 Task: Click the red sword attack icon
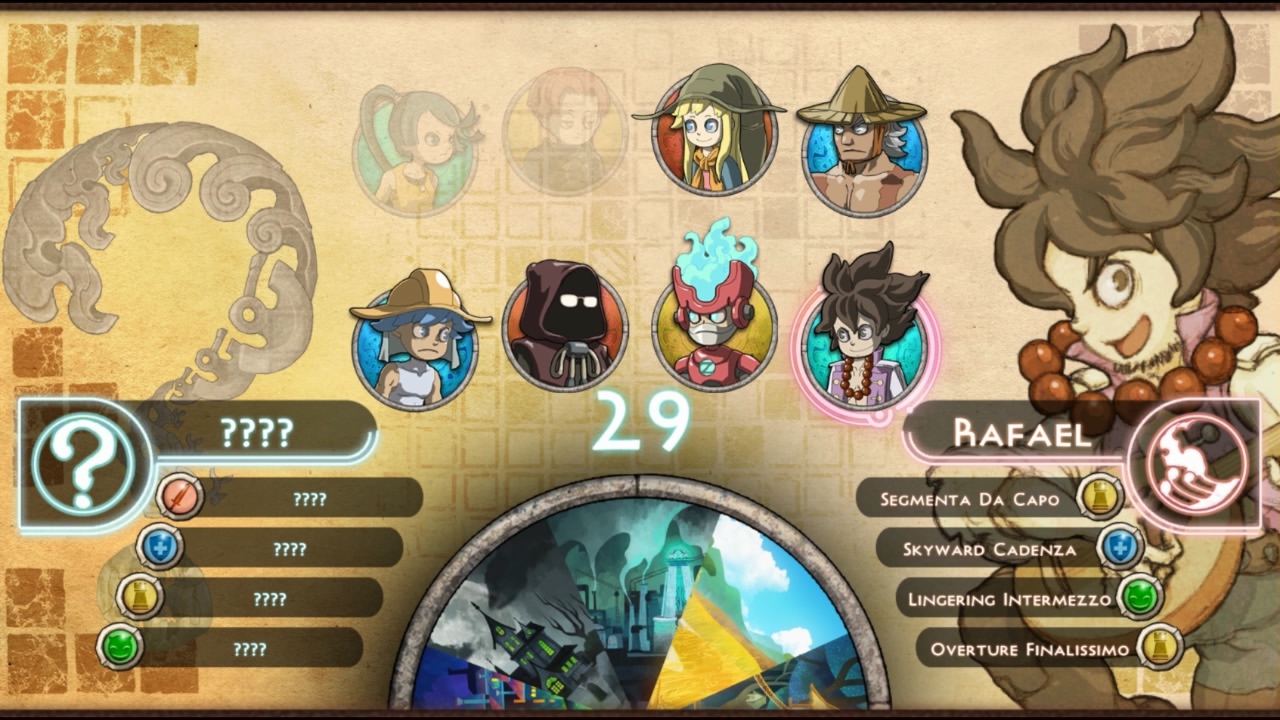(180, 494)
